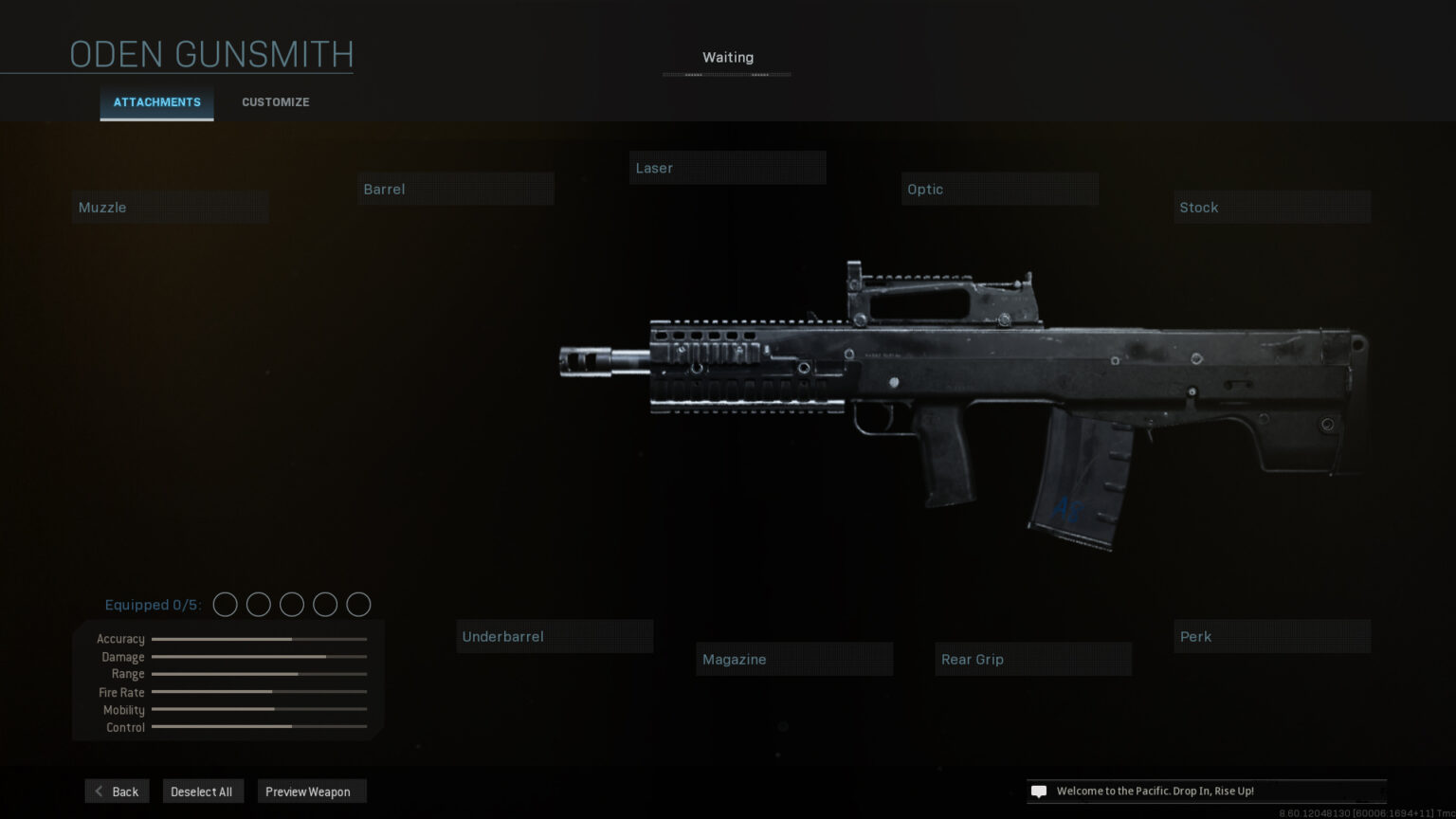Open the chat message box

click(x=1039, y=792)
